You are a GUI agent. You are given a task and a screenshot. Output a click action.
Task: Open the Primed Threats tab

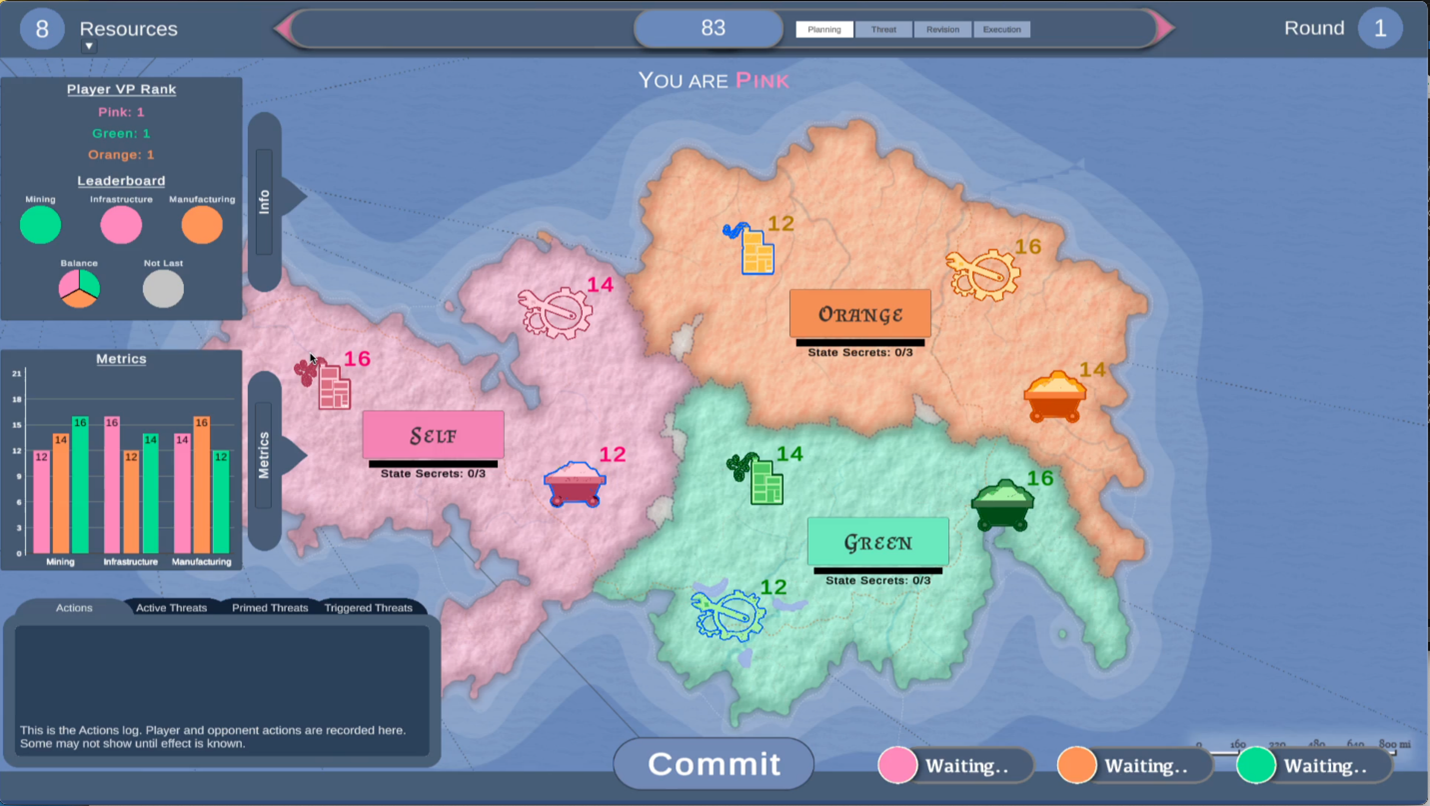coord(270,608)
